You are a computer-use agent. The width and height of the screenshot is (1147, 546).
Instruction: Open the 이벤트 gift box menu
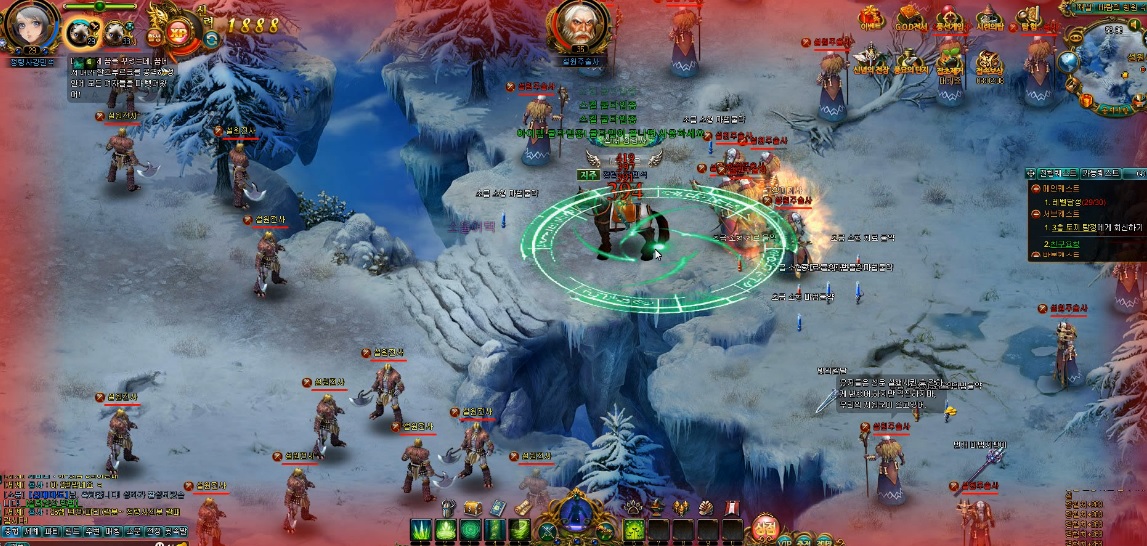(870, 19)
